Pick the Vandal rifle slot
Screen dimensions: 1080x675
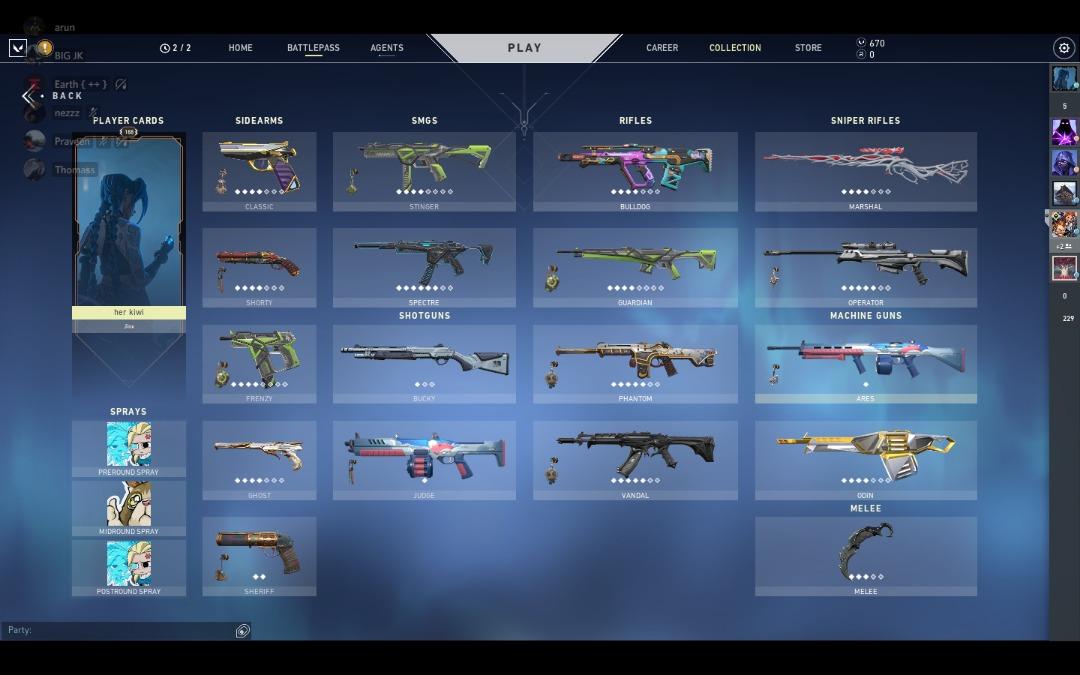point(635,460)
